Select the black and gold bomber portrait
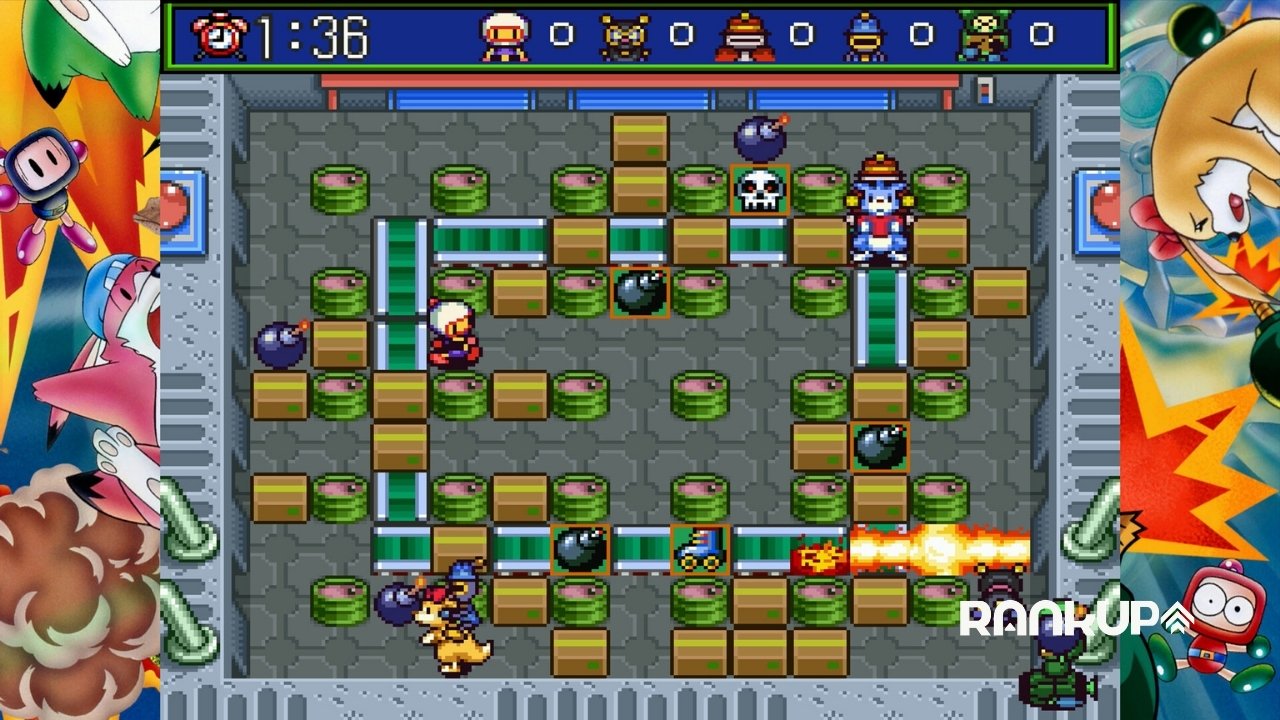 (624, 37)
